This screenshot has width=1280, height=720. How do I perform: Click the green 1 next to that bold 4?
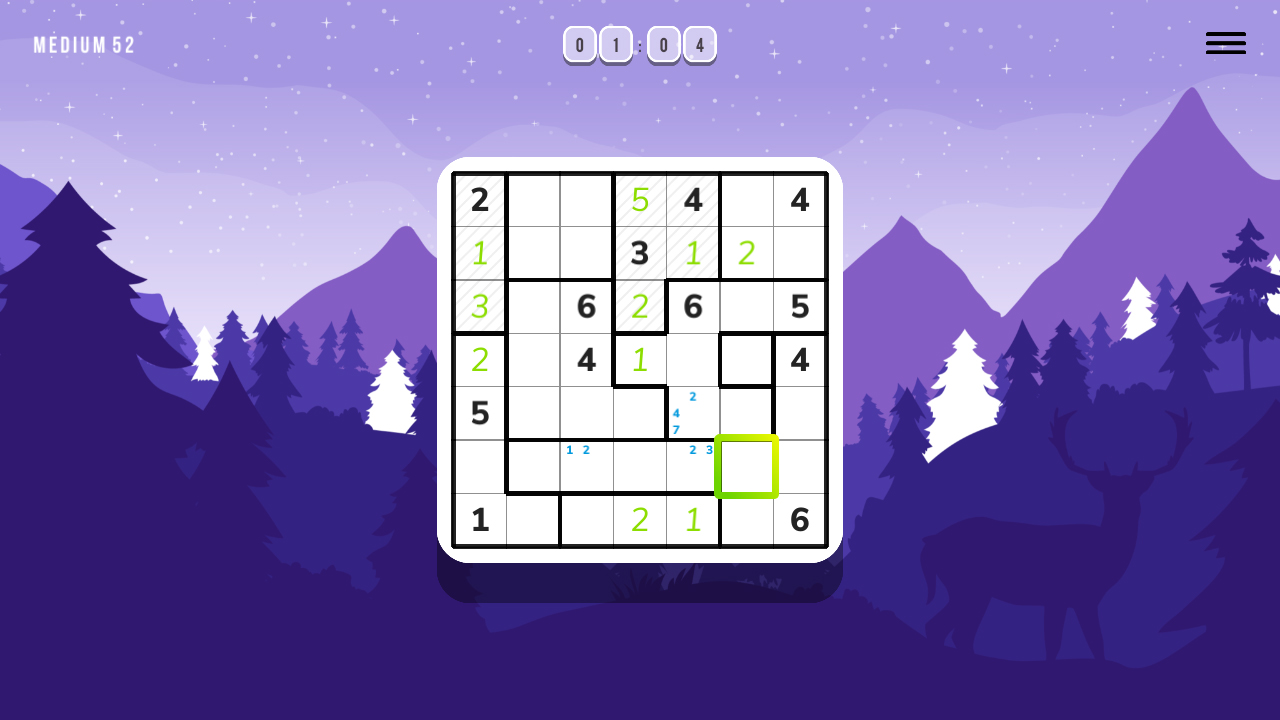(640, 360)
